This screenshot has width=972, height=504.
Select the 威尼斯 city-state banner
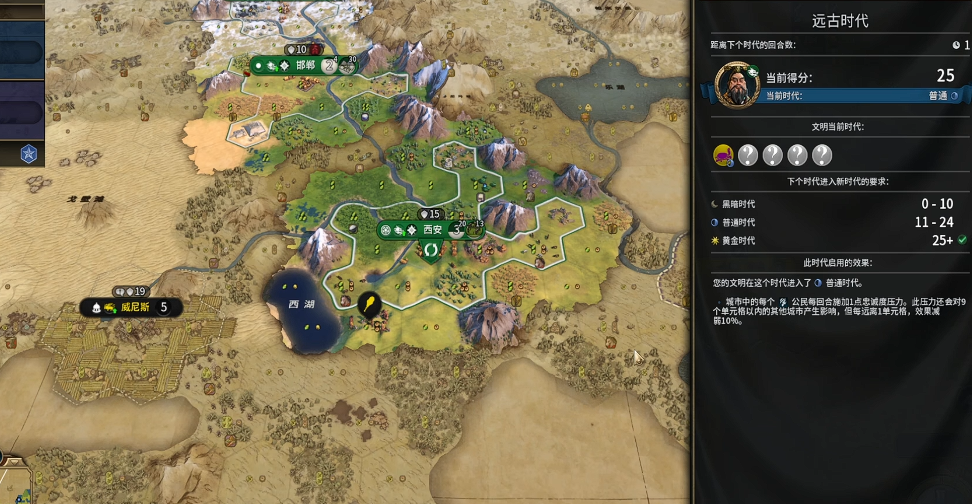[134, 307]
